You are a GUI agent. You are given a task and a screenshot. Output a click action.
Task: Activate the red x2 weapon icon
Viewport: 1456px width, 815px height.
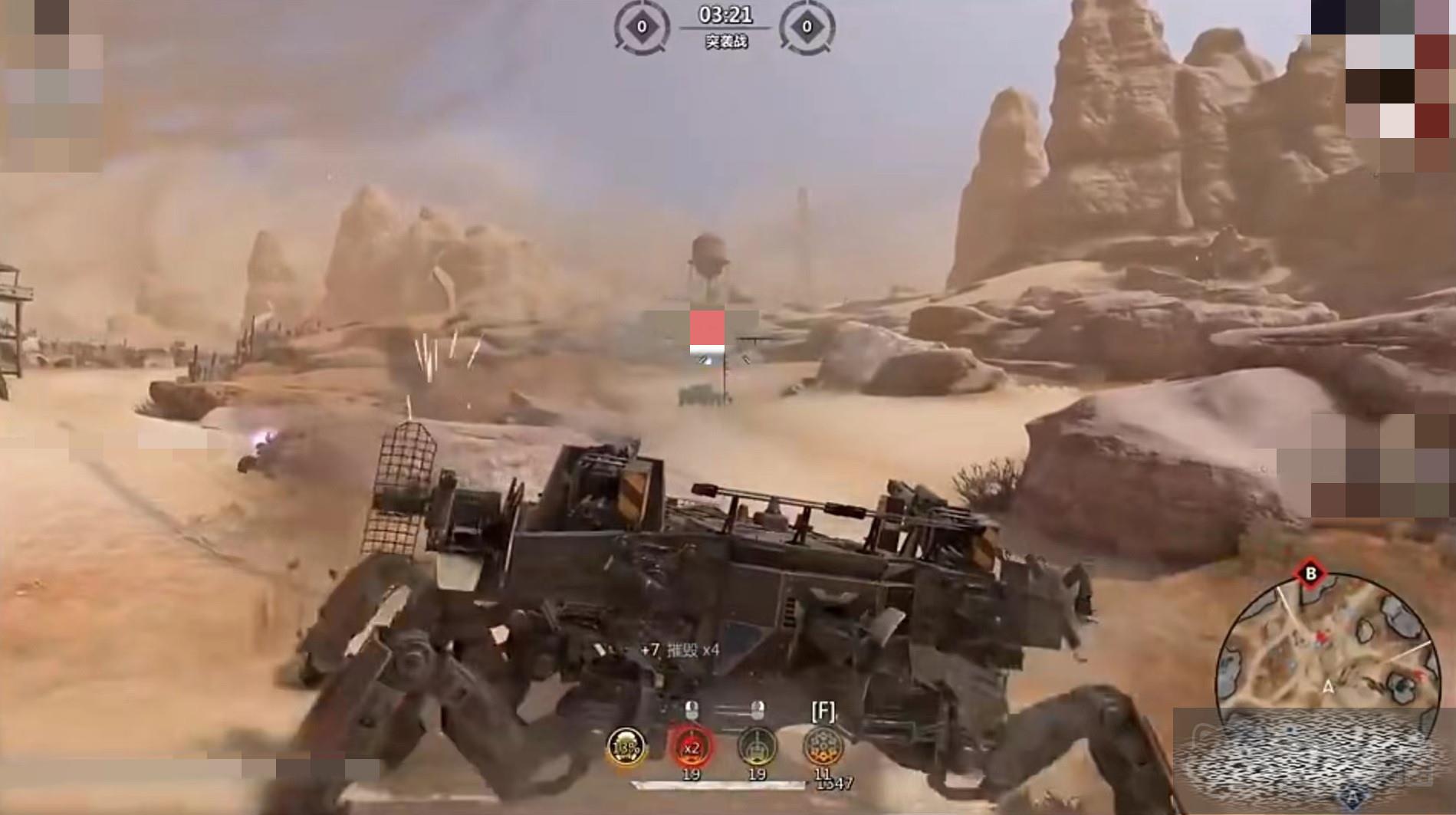[x=692, y=748]
